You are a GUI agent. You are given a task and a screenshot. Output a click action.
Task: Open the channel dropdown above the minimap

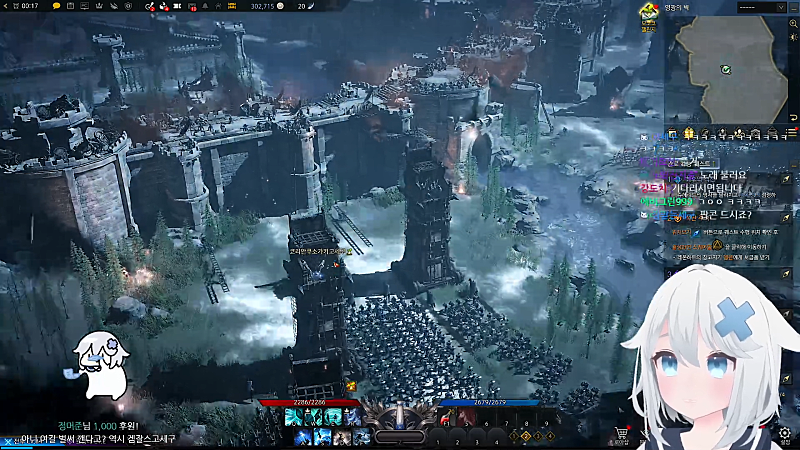click(x=762, y=7)
